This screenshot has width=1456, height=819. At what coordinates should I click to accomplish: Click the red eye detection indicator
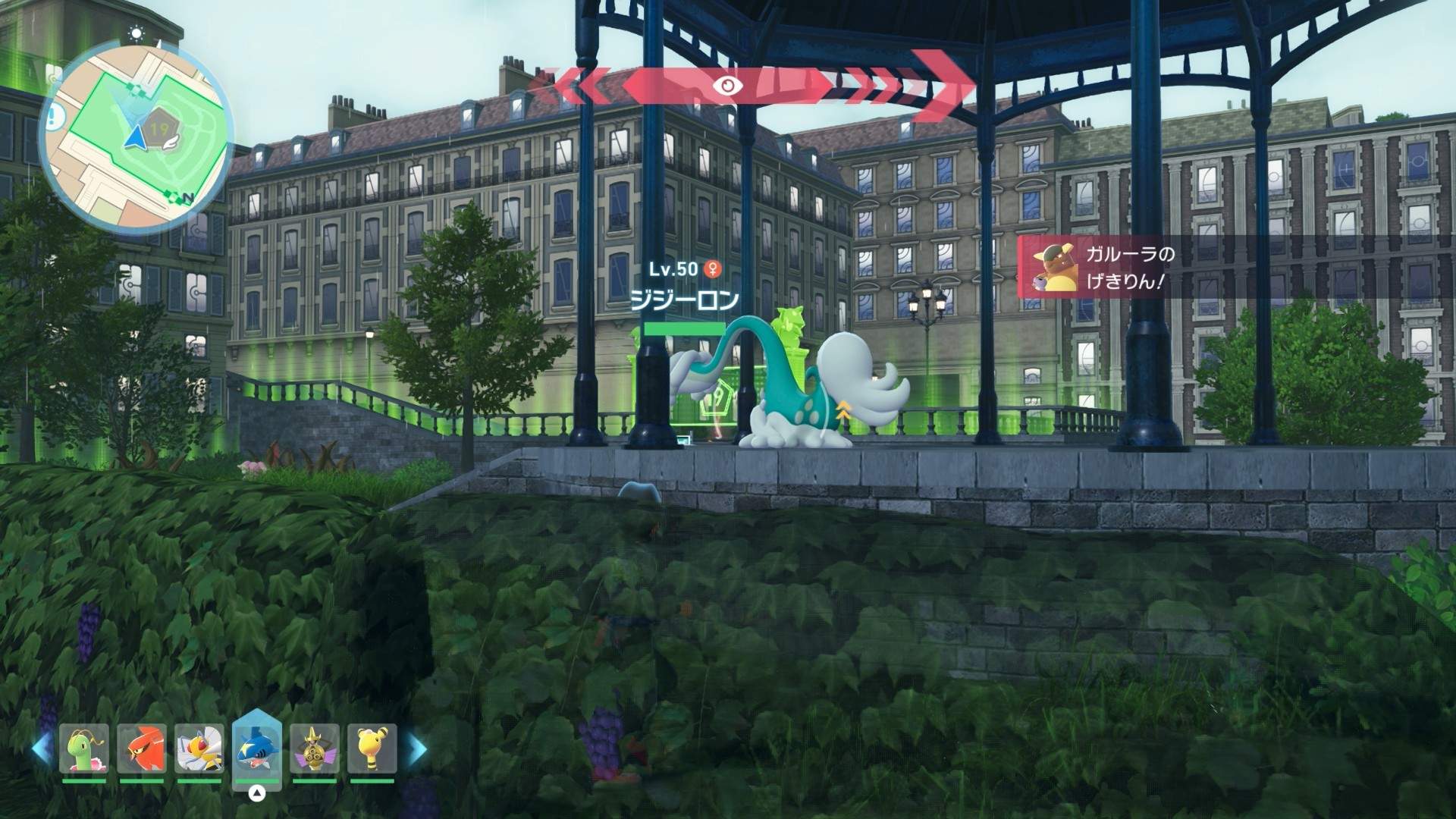coord(727,86)
